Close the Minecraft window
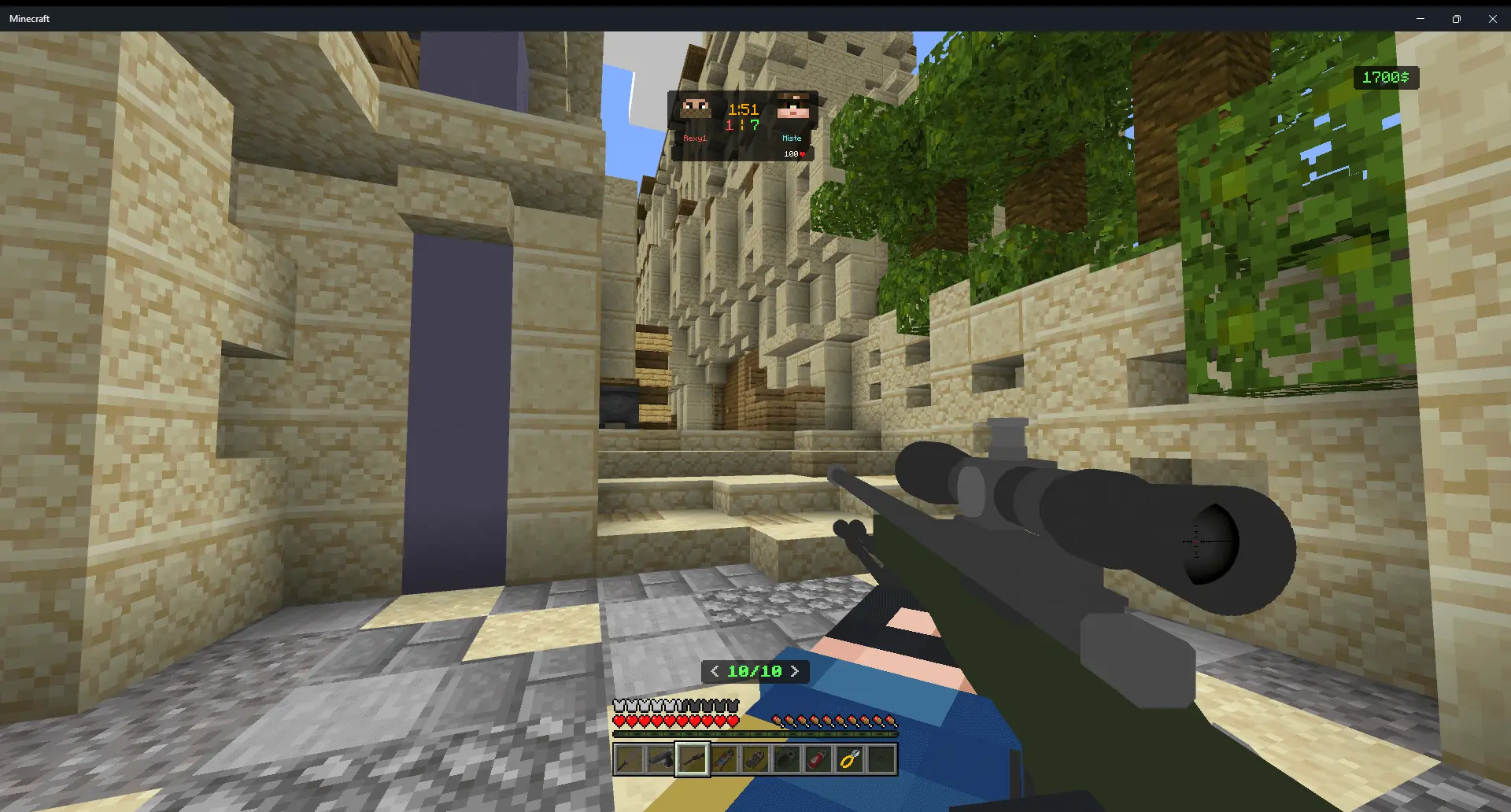Image resolution: width=1511 pixels, height=812 pixels. pos(1492,18)
